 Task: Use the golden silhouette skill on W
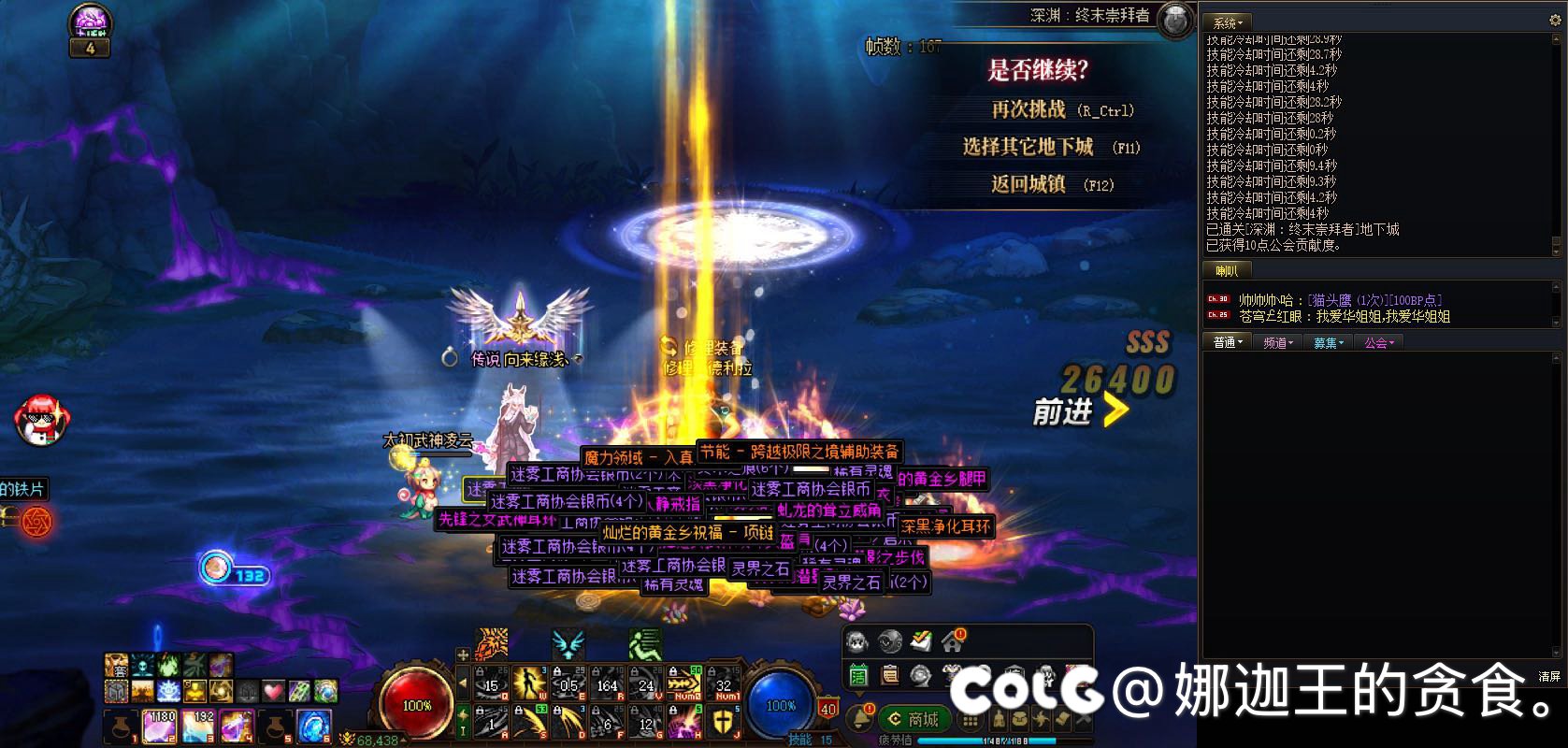tap(529, 683)
